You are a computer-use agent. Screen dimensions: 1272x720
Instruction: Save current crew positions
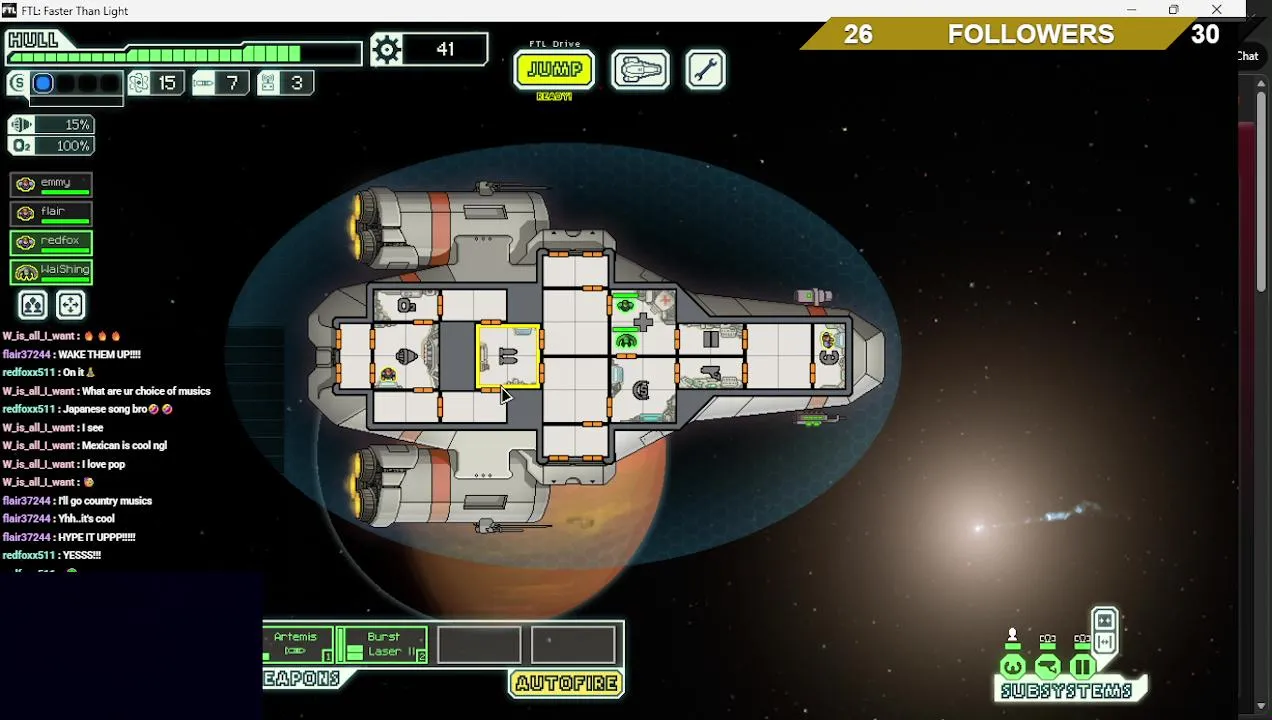pyautogui.click(x=32, y=305)
